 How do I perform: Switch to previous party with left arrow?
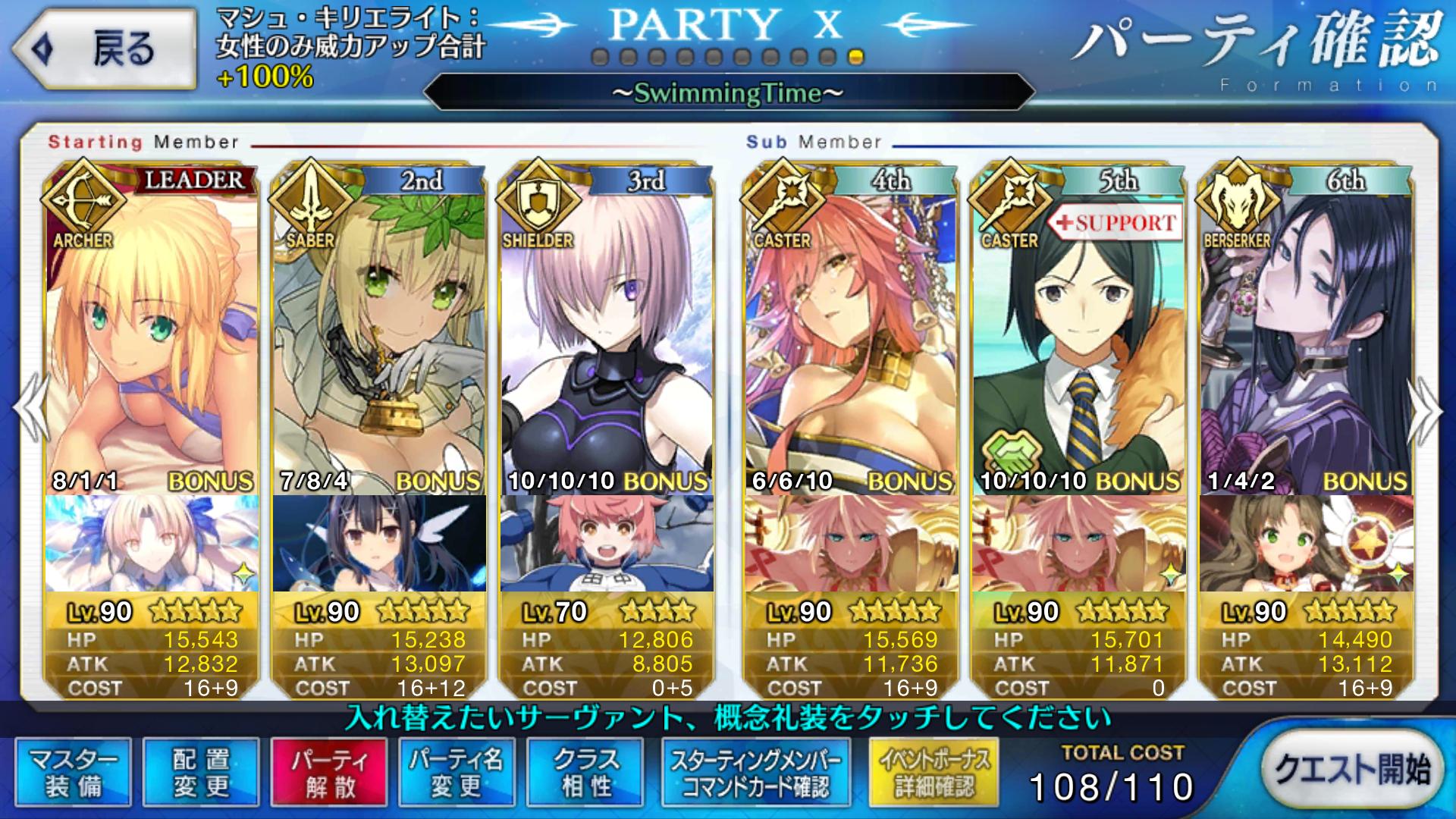[29, 409]
